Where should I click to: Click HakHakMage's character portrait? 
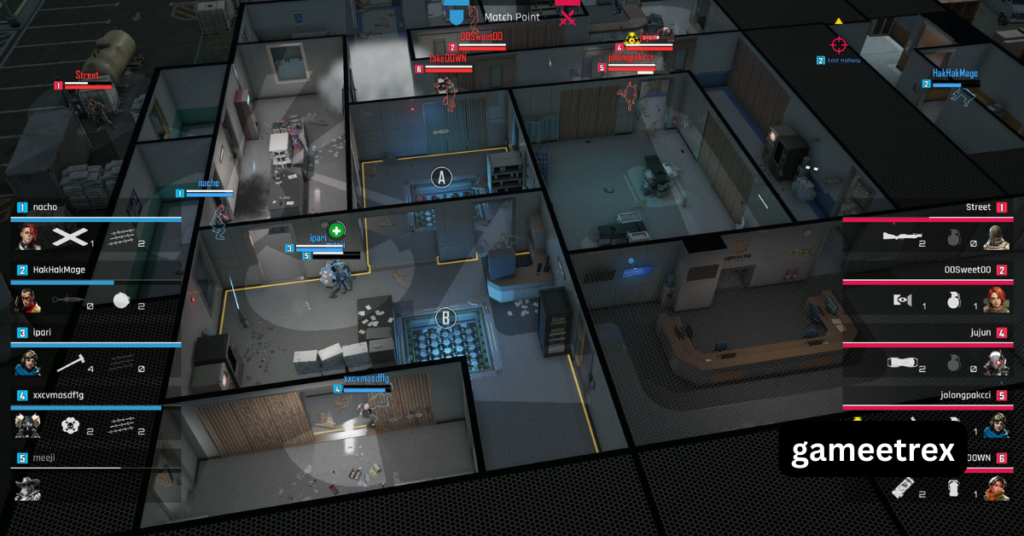click(x=28, y=301)
